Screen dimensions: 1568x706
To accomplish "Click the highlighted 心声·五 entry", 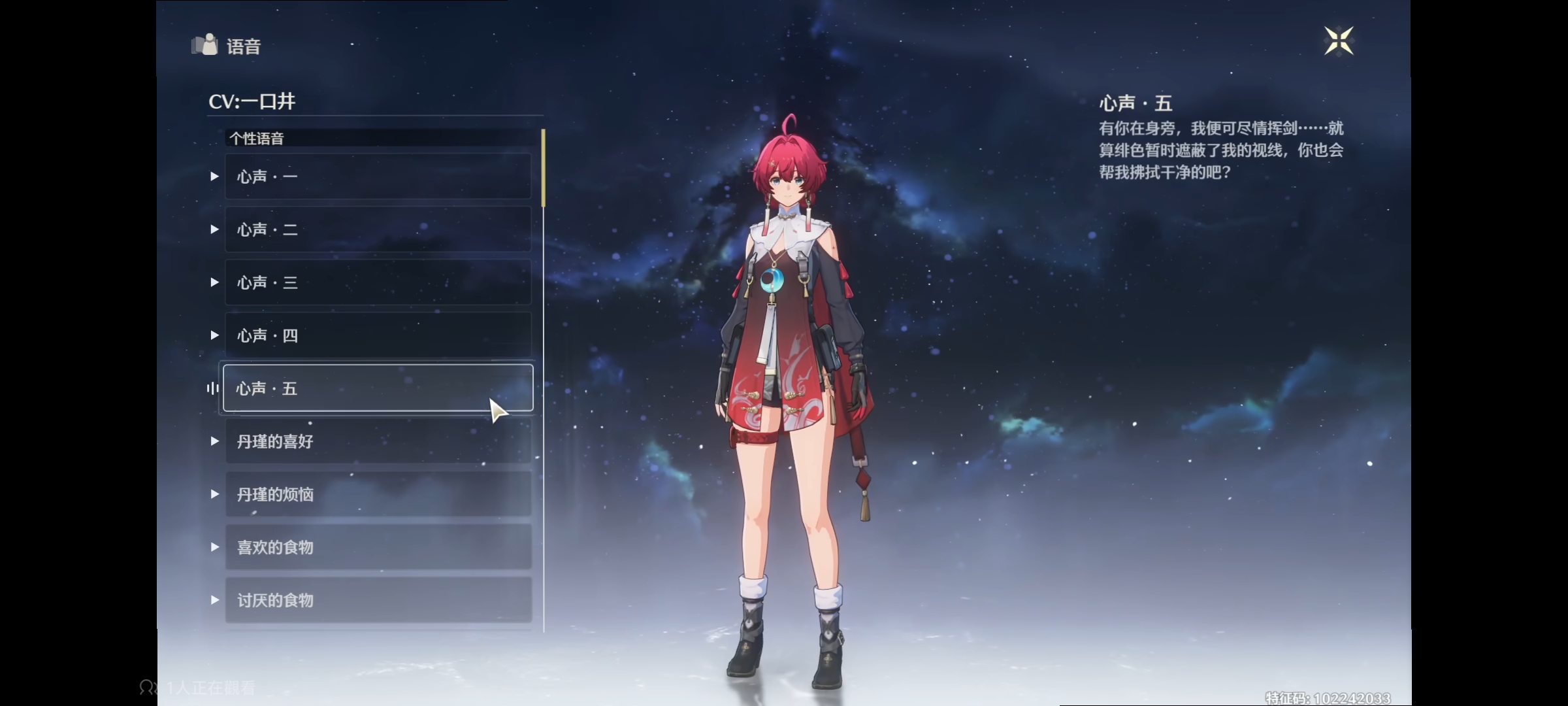I will click(x=378, y=388).
